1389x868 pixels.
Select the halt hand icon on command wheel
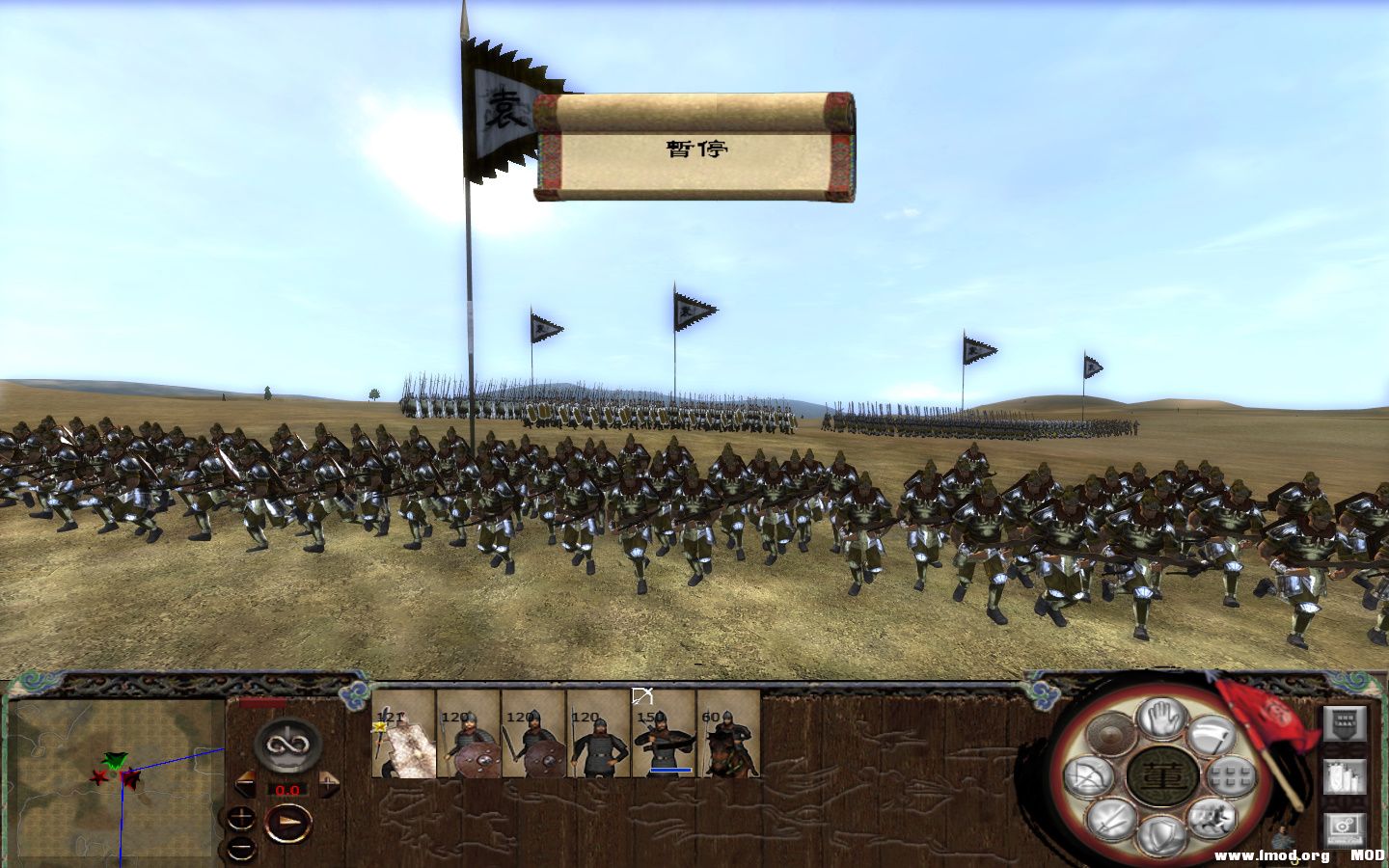(x=1159, y=720)
